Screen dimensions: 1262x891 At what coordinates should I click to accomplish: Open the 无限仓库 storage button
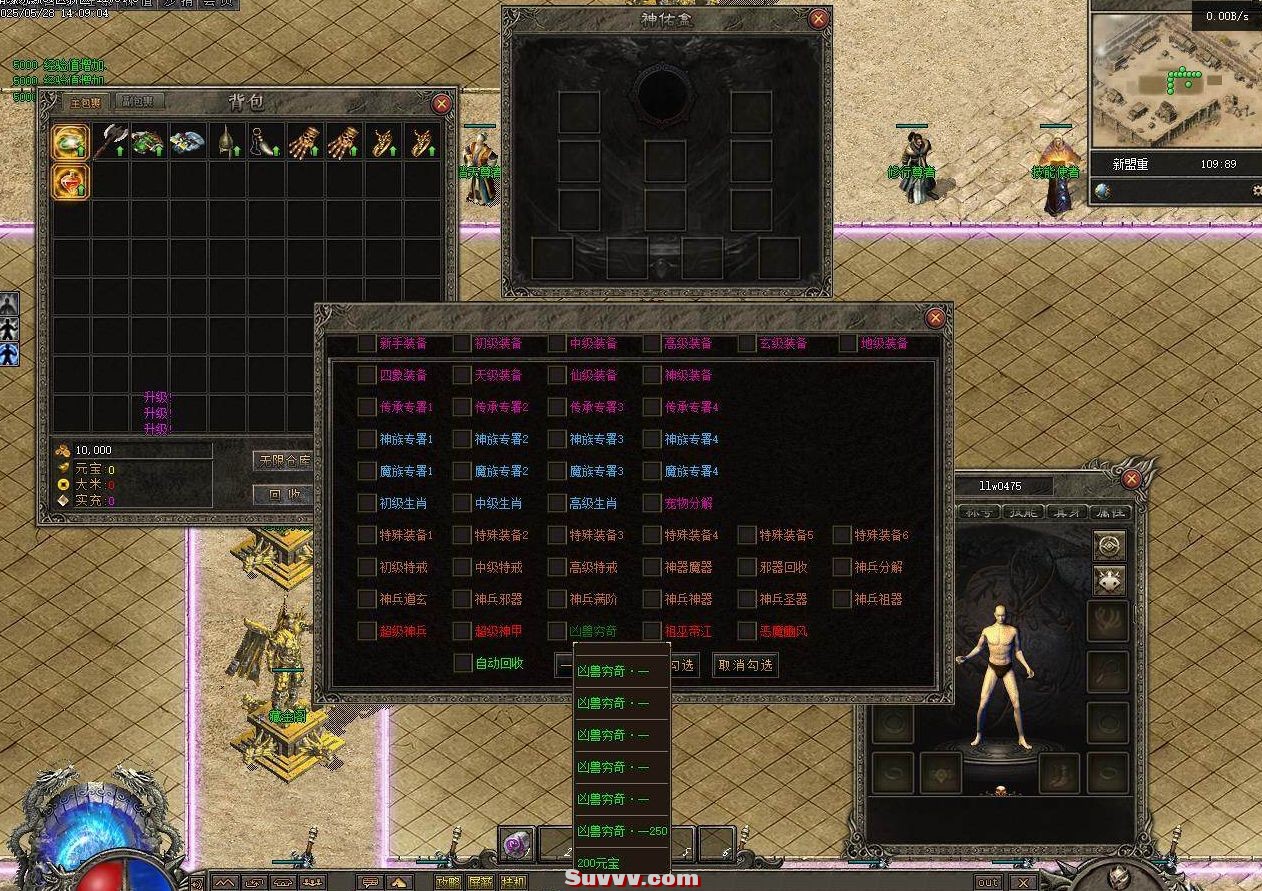[x=284, y=460]
